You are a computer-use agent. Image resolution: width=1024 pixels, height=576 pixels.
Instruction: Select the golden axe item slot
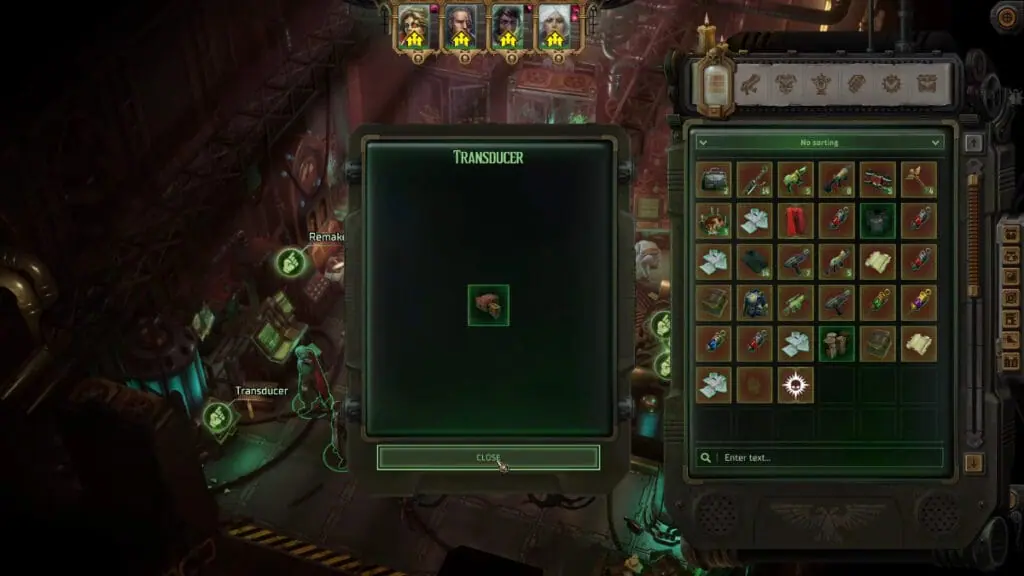pyautogui.click(x=919, y=180)
